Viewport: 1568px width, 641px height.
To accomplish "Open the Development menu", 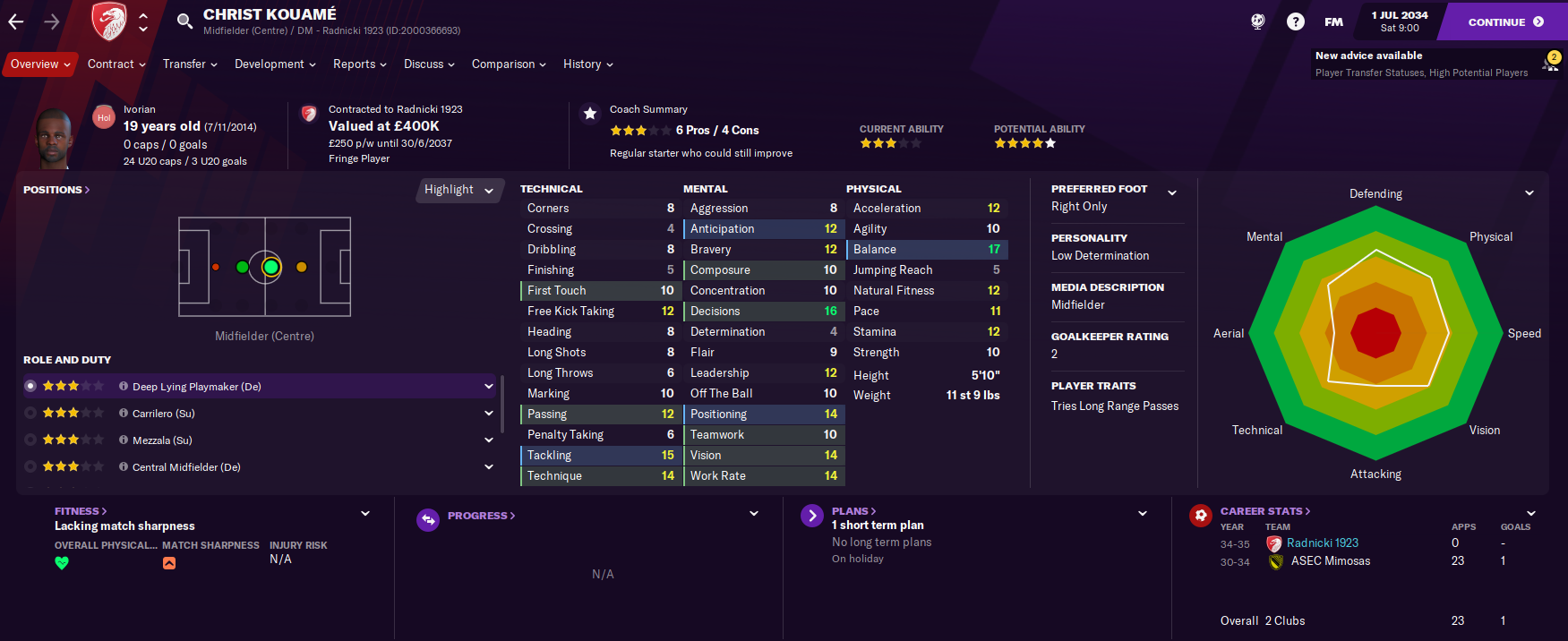I will click(x=275, y=64).
